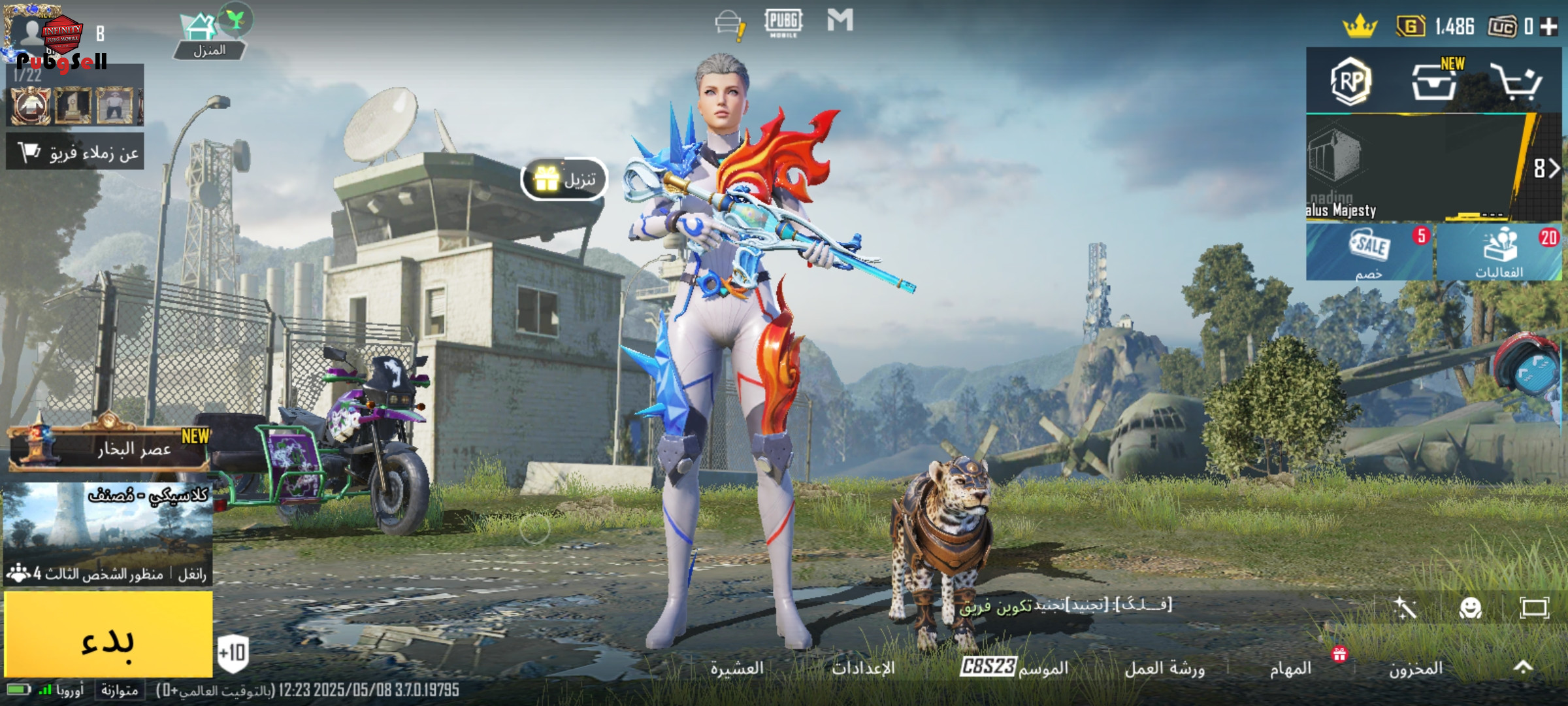
Task: Open the inventory المخزون menu
Action: pyautogui.click(x=1415, y=668)
